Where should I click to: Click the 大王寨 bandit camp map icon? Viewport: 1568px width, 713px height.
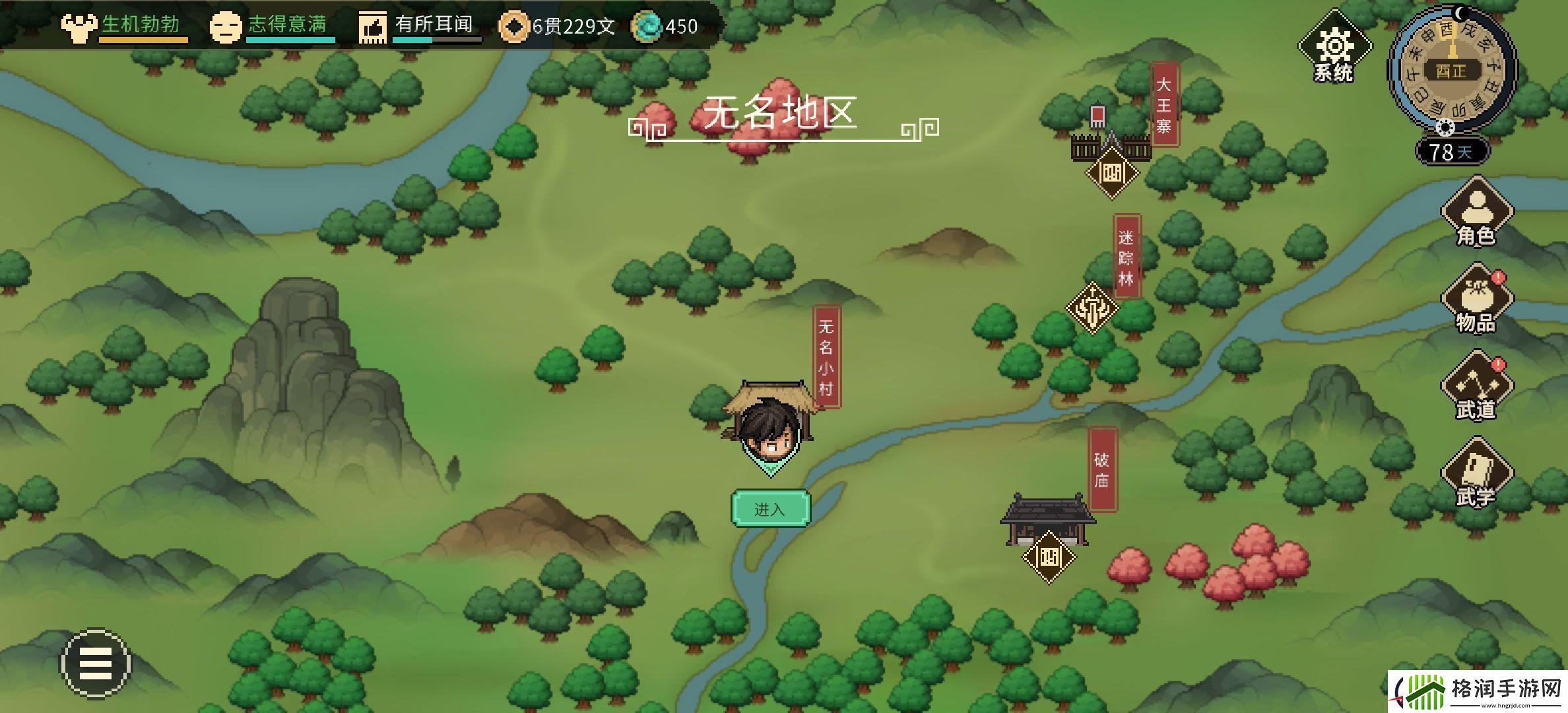click(1111, 174)
